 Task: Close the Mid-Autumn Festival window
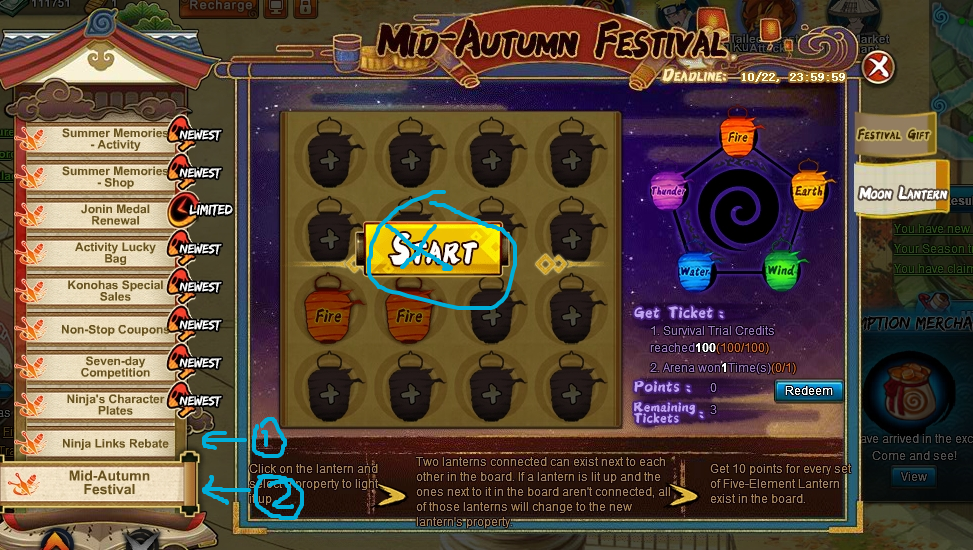[x=878, y=68]
